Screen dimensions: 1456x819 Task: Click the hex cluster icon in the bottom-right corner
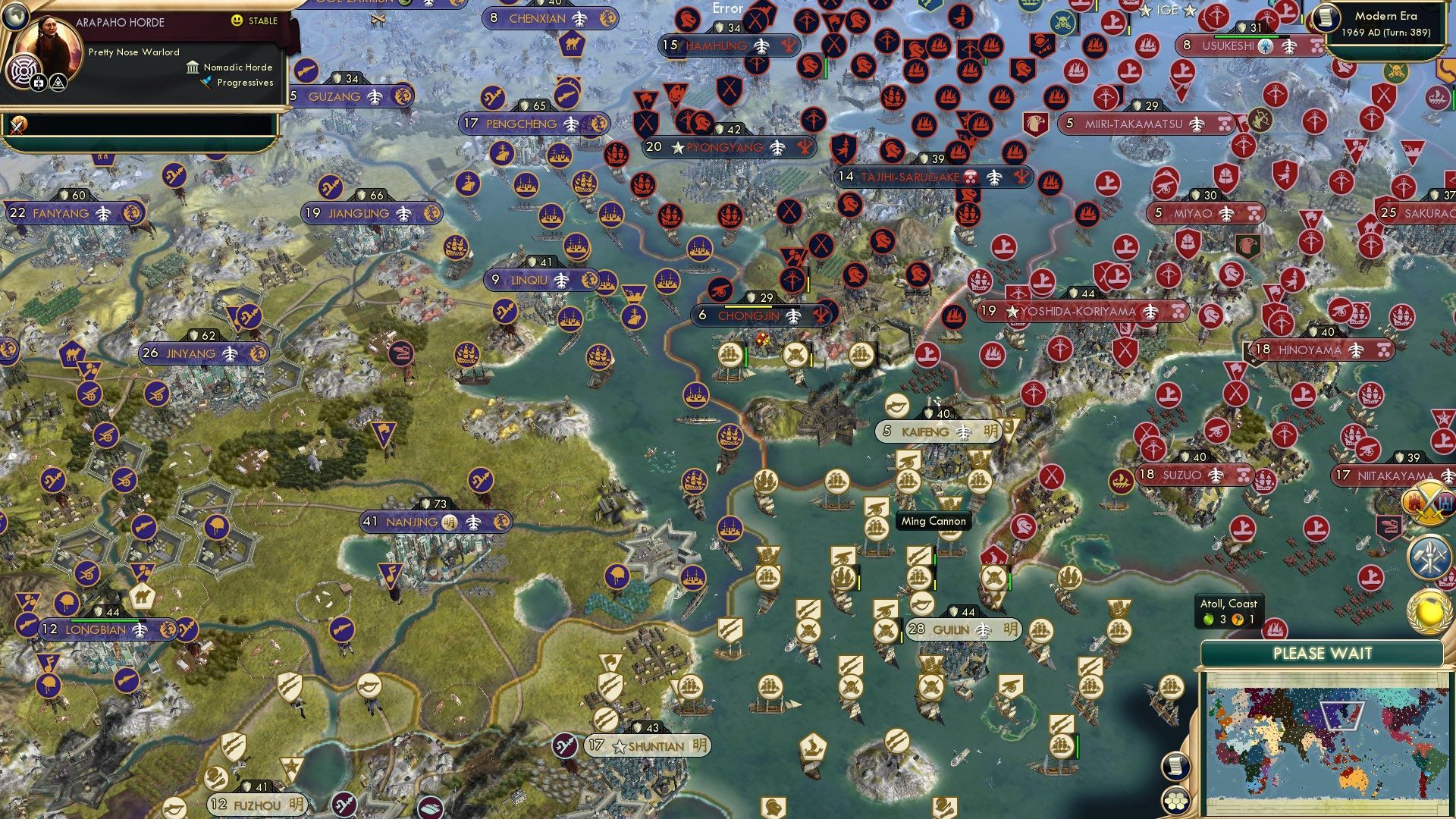[x=1175, y=801]
